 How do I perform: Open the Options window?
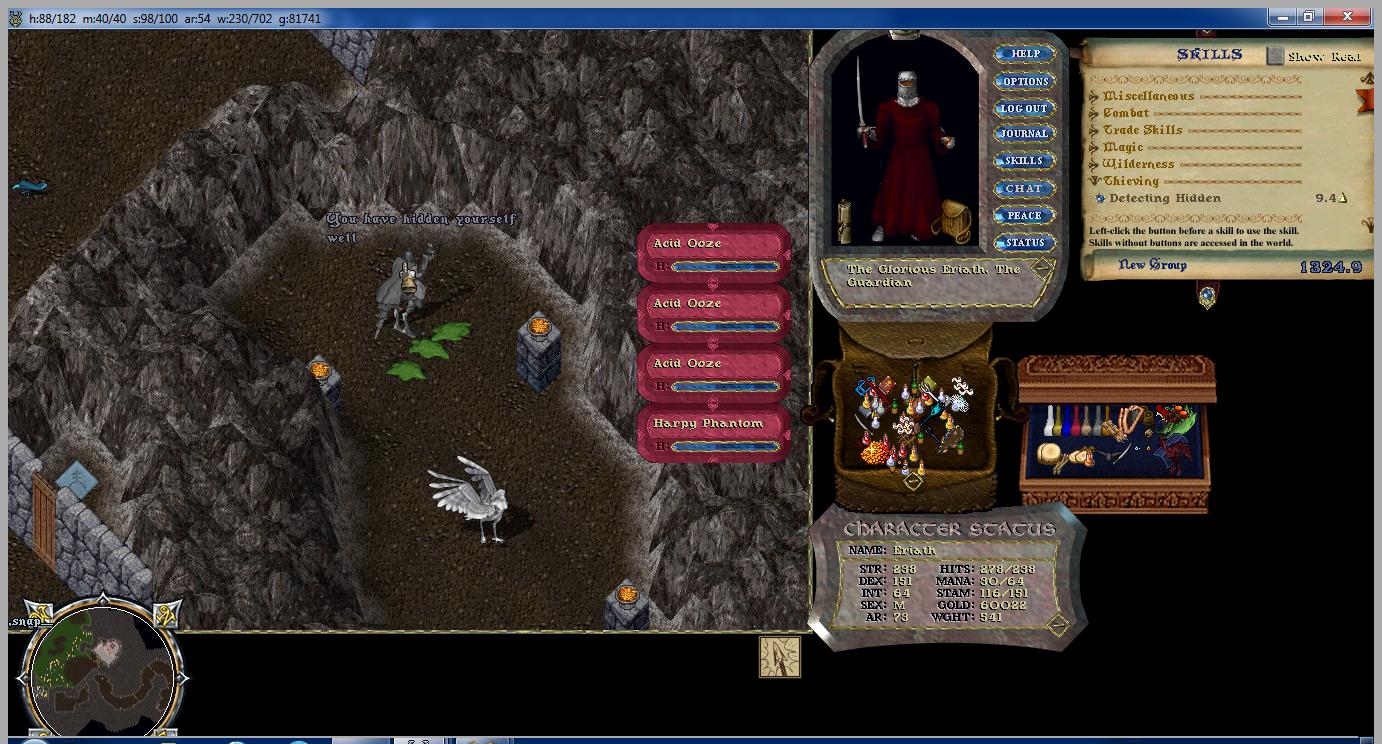tap(1025, 82)
